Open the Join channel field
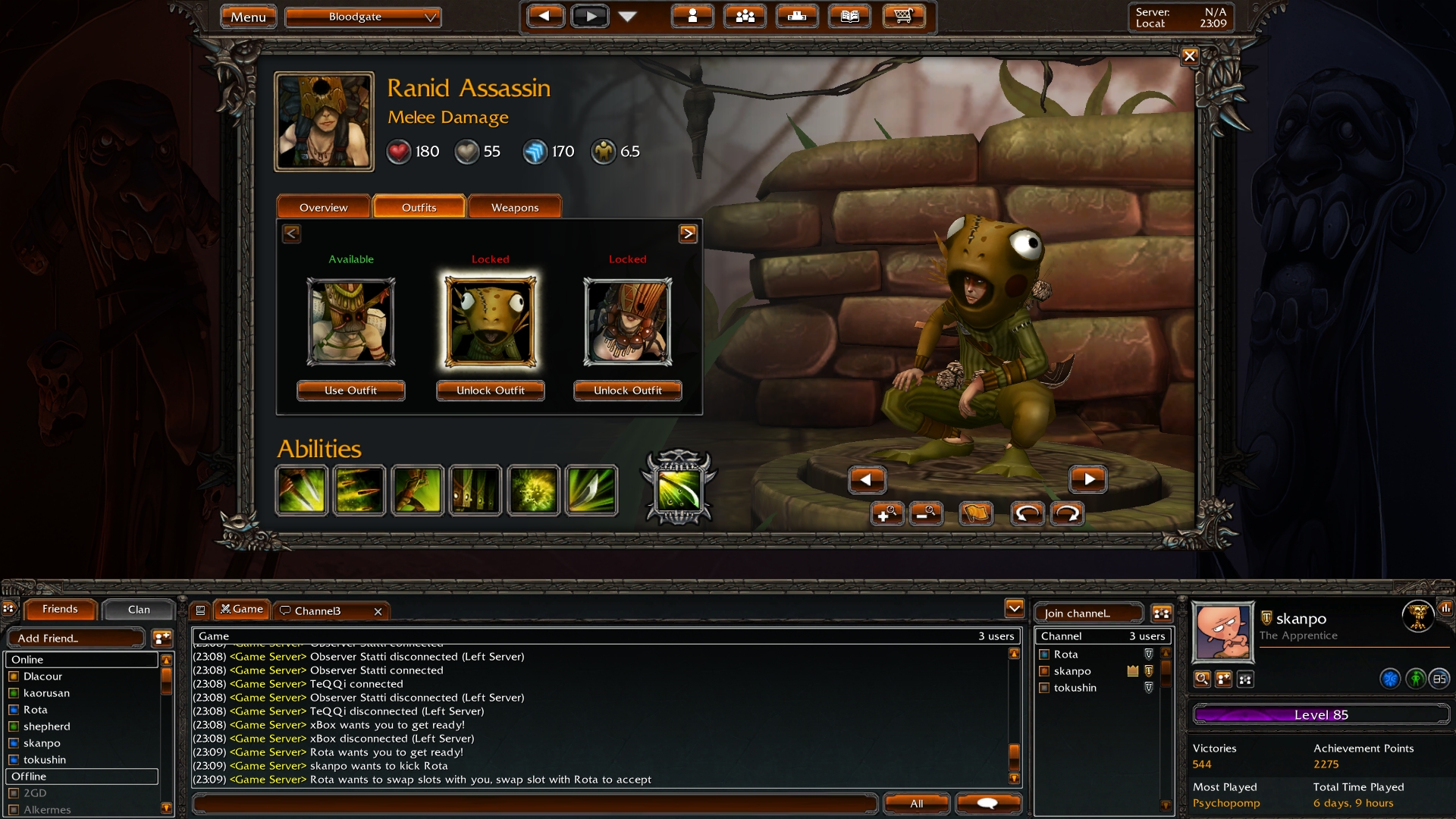Viewport: 1456px width, 819px height. (1087, 613)
